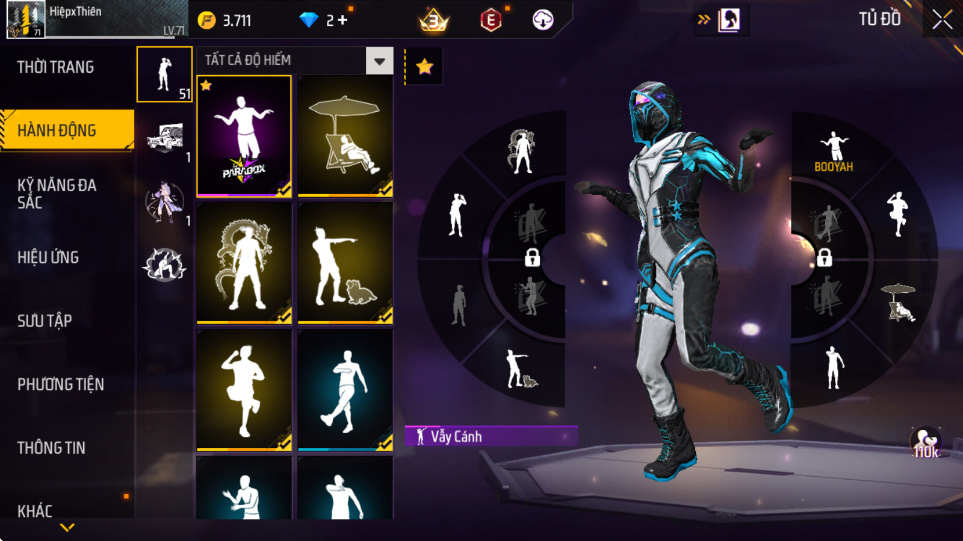
Task: Open the emote sub-category with 51 items
Action: 164,74
